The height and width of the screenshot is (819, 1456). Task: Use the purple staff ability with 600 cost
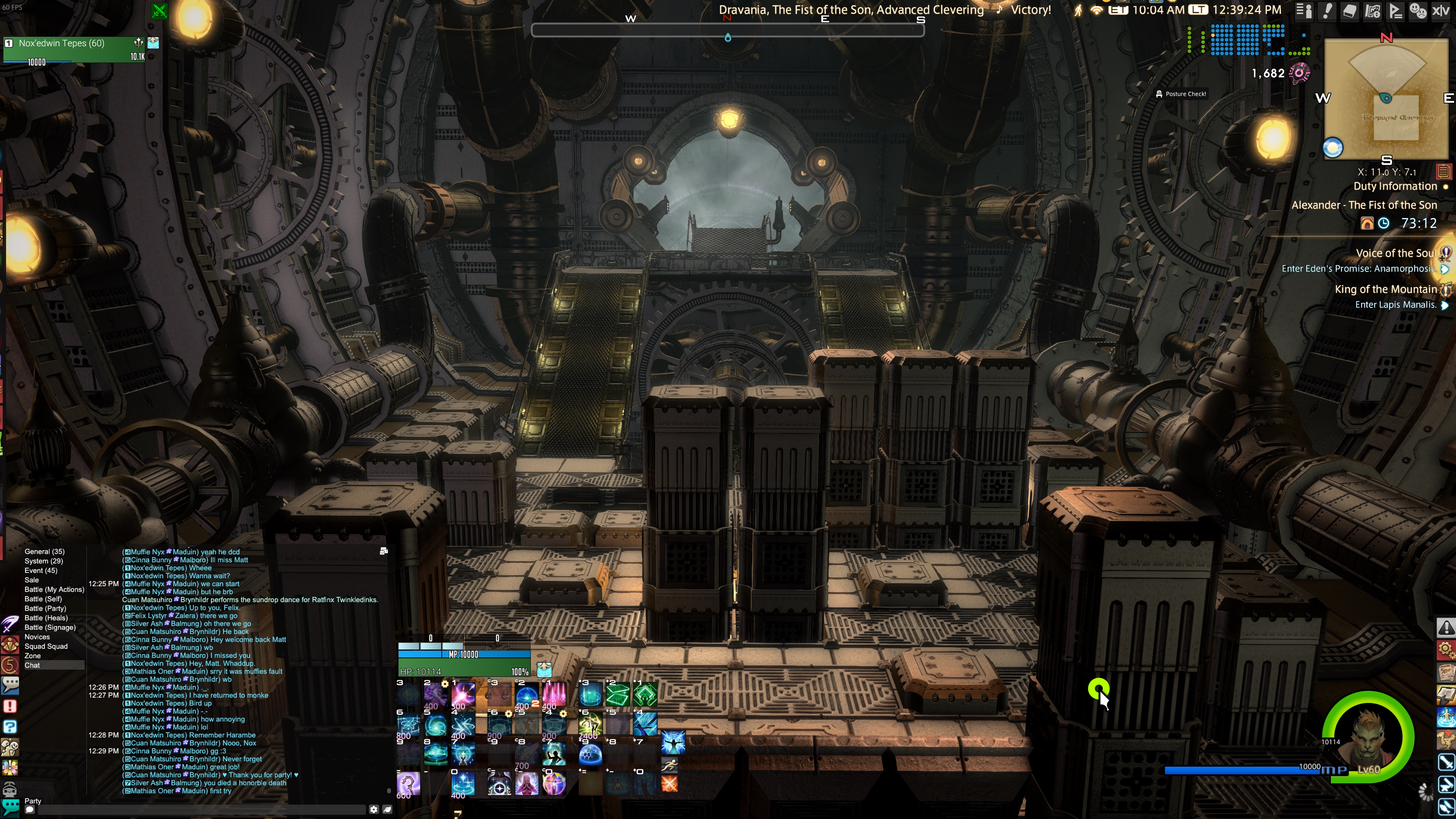click(x=408, y=784)
